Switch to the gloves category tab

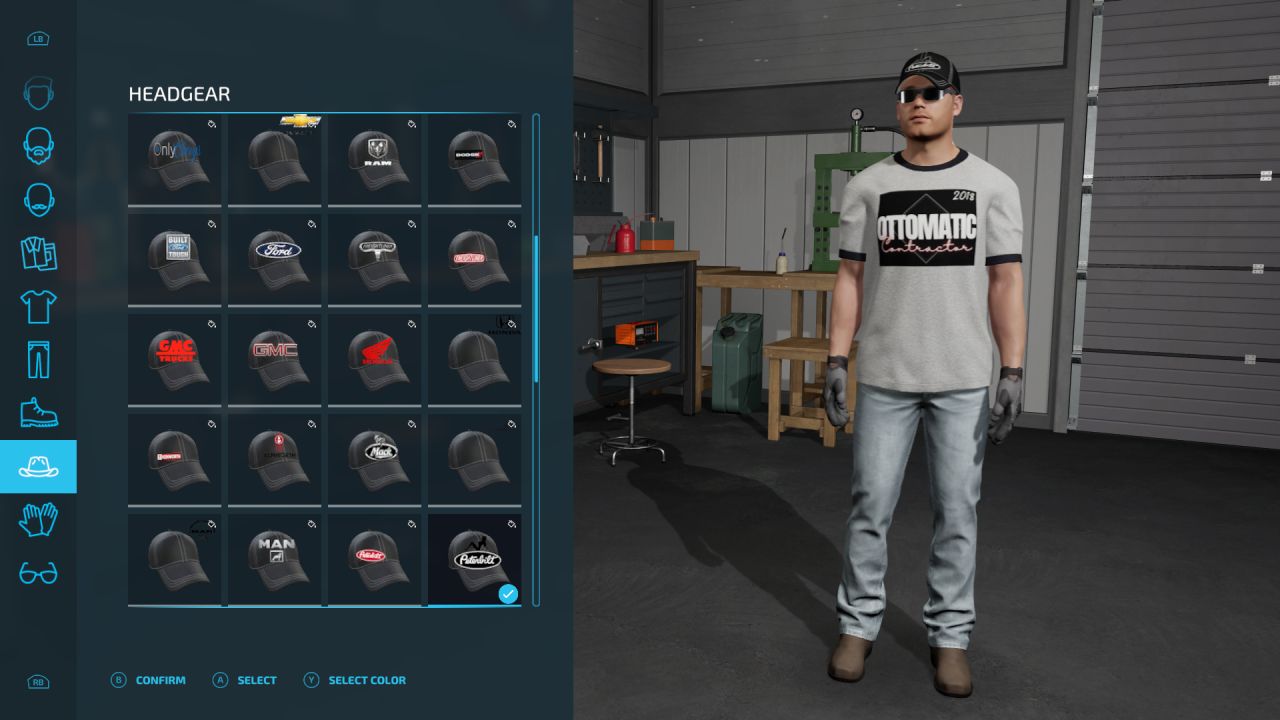click(38, 519)
